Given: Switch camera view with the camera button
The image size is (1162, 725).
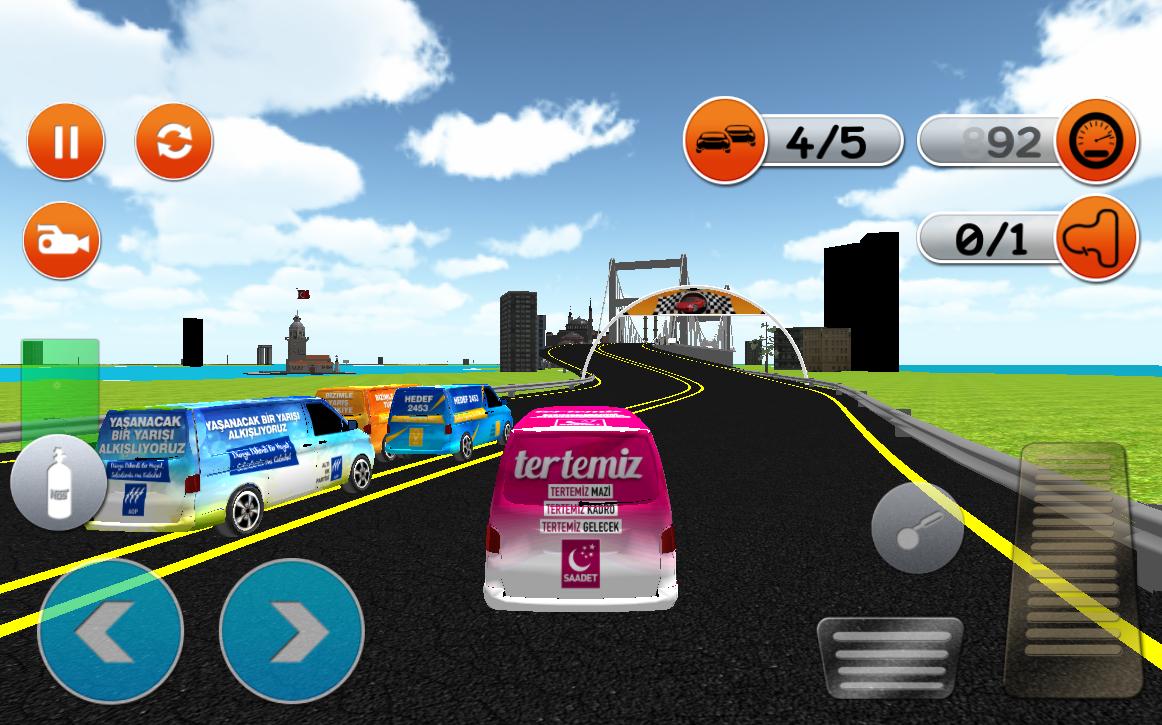Looking at the screenshot, I should click(62, 240).
